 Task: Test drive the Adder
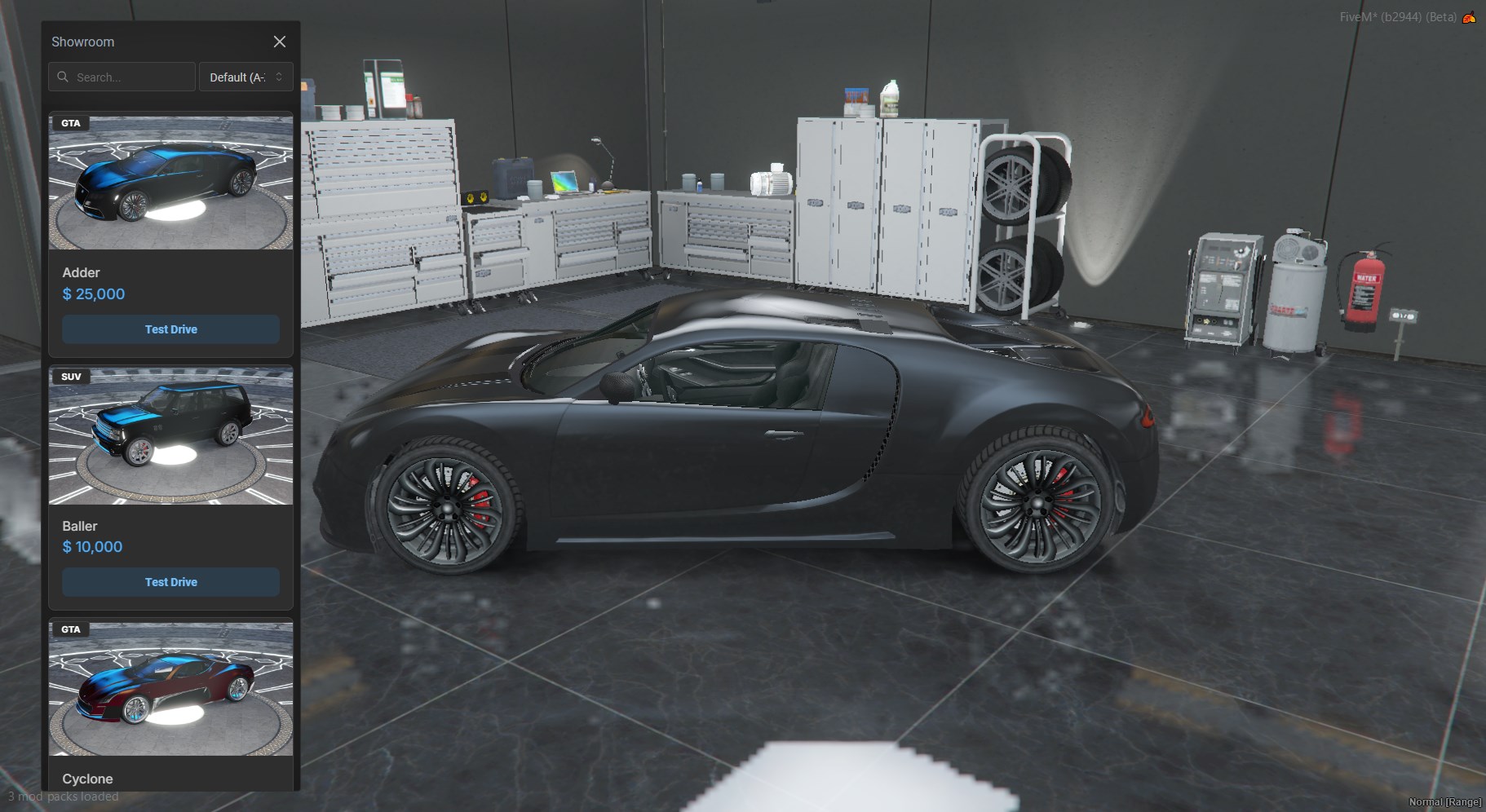pyautogui.click(x=170, y=329)
